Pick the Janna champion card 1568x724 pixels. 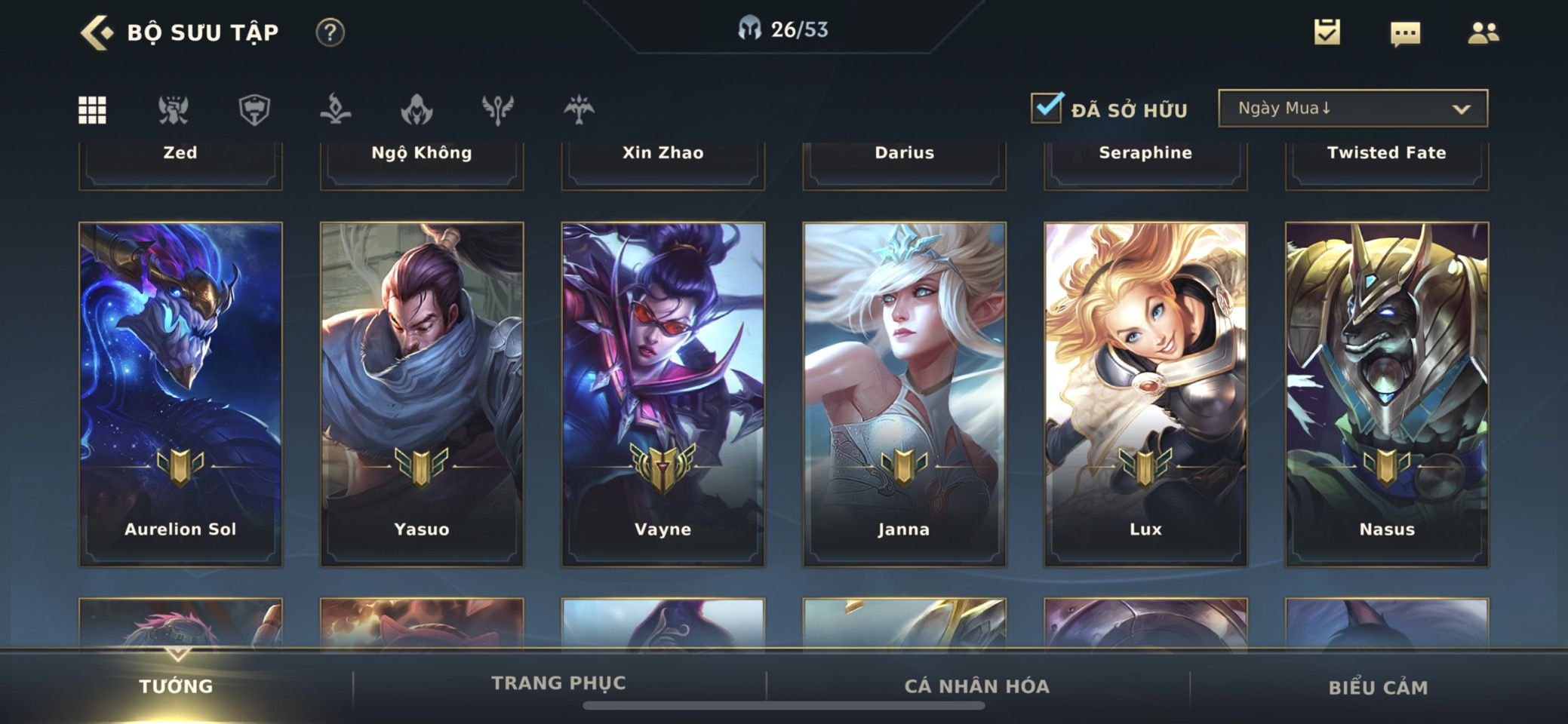[904, 394]
